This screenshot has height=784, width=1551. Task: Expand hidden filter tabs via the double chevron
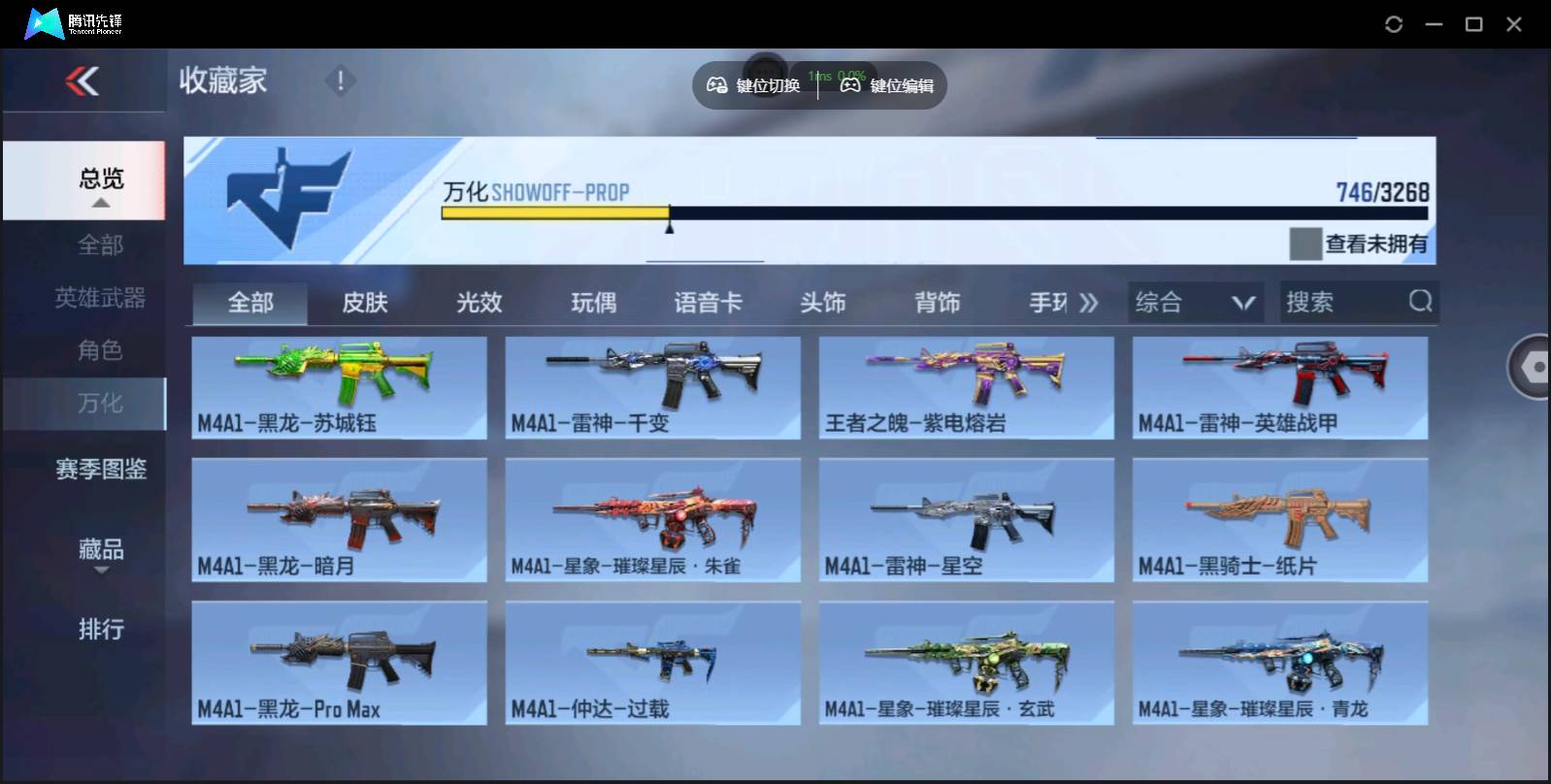1089,302
